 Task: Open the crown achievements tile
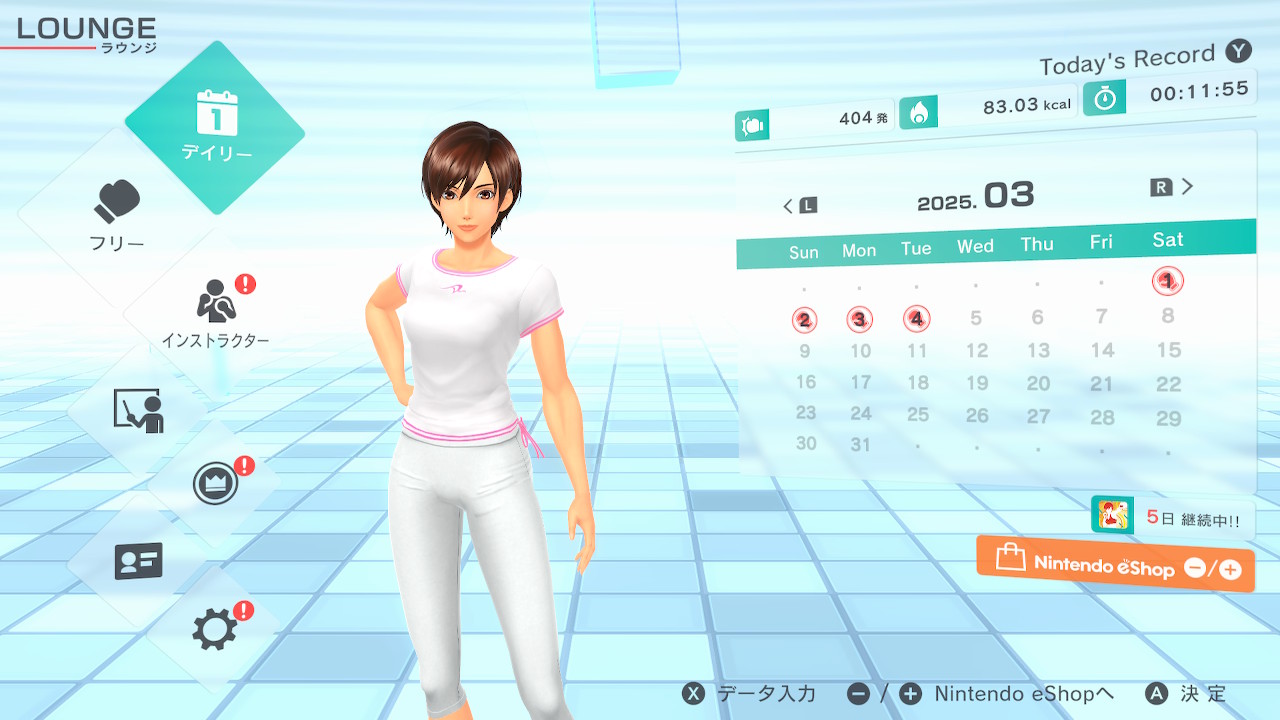(215, 485)
